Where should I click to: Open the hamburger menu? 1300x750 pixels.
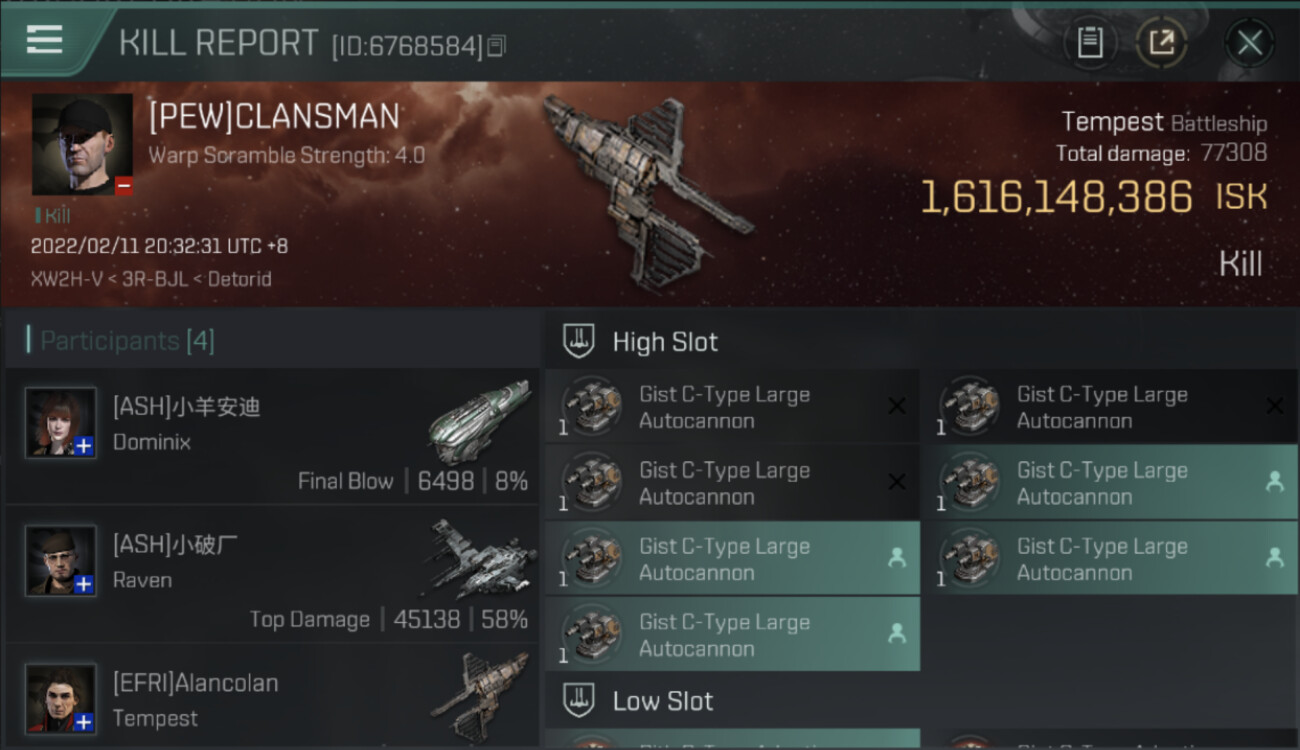pos(45,40)
